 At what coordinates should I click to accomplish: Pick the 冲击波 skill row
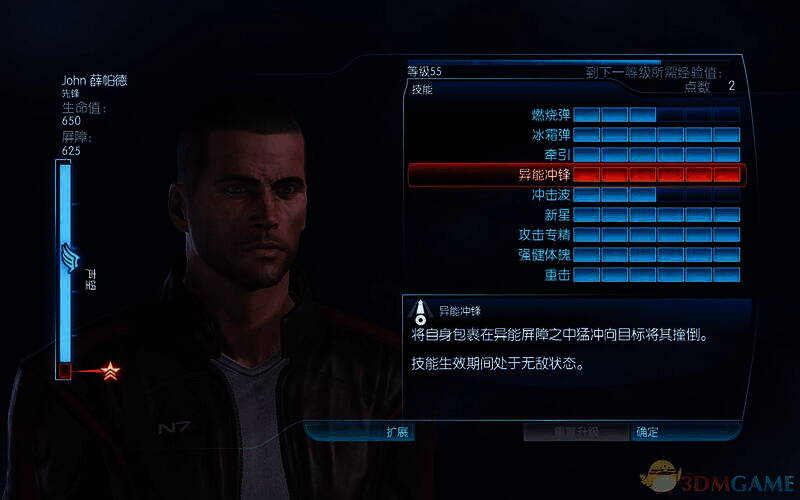point(575,195)
